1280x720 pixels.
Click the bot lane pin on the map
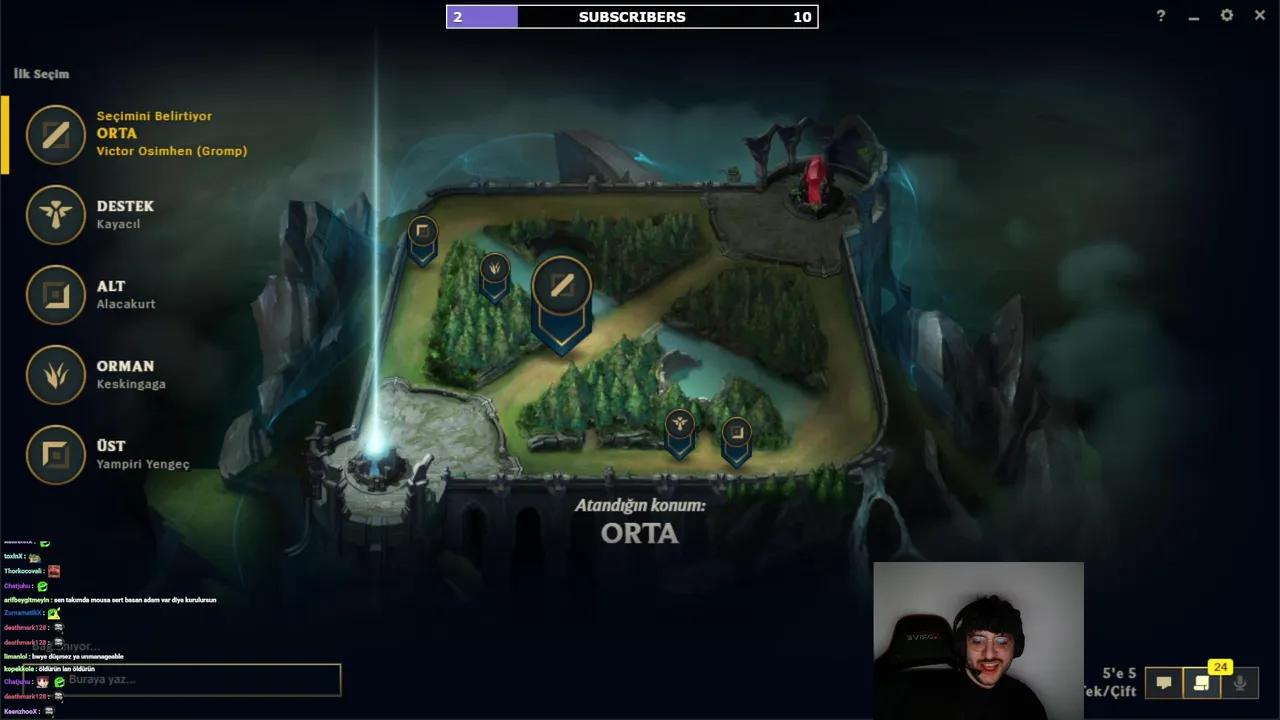[736, 432]
